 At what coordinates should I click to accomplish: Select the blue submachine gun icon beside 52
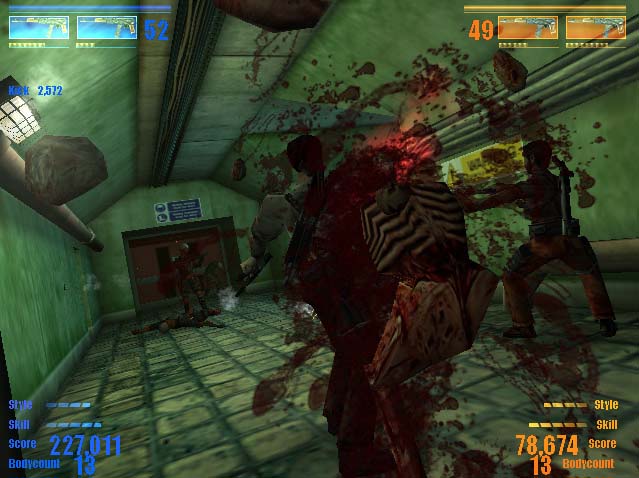[x=106, y=28]
